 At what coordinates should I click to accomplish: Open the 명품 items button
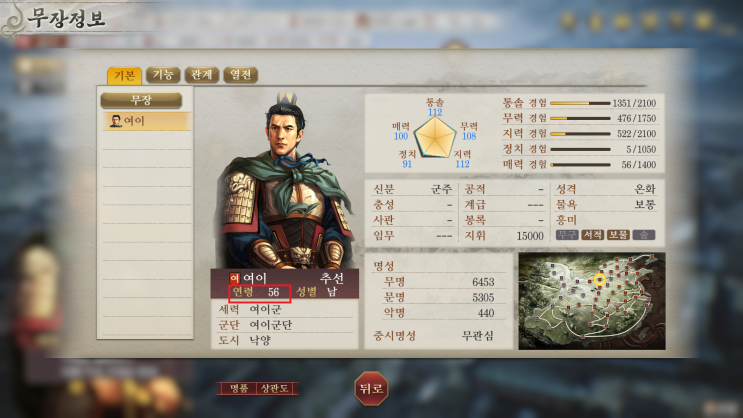point(238,388)
